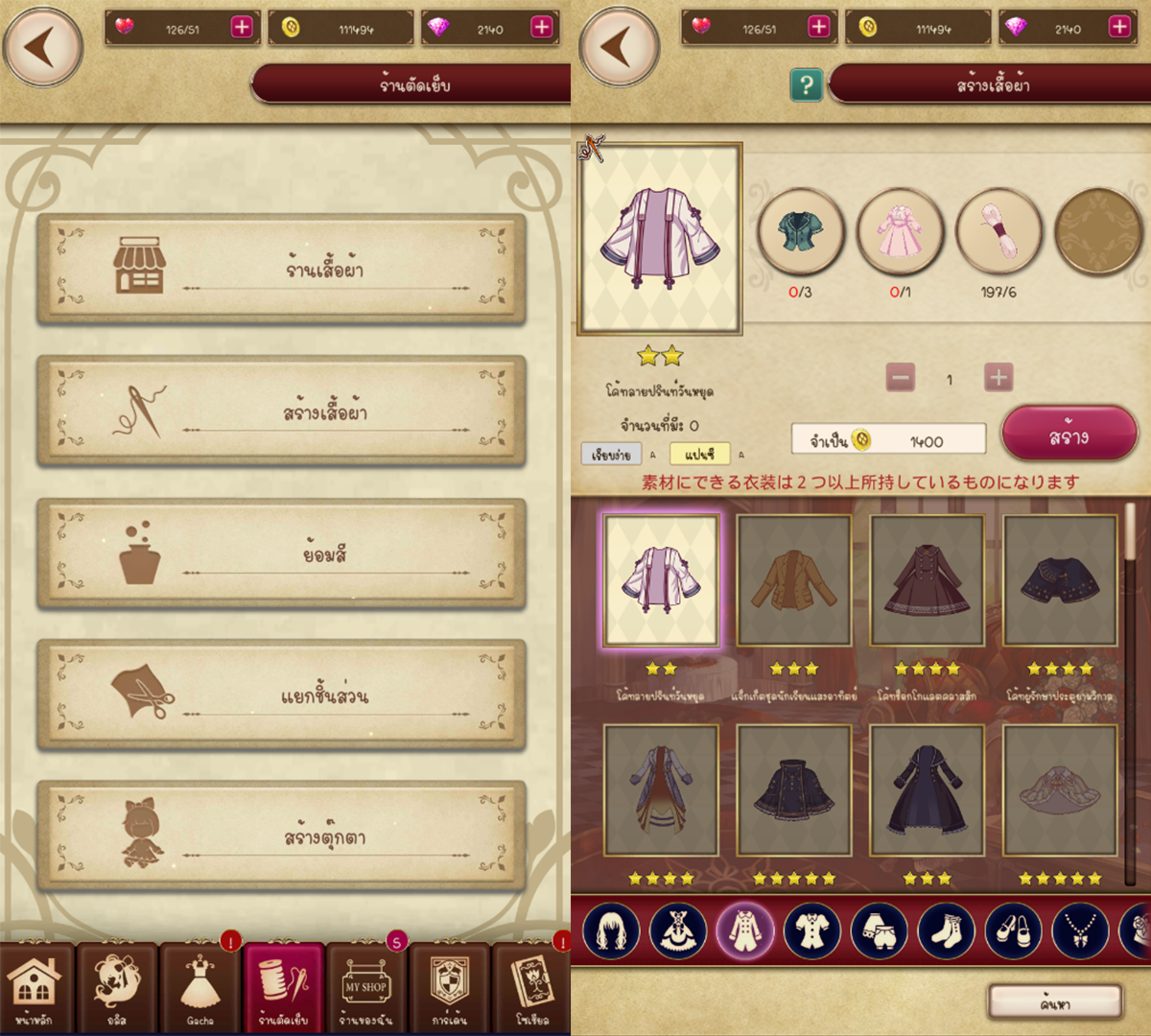Decrease the craft quantity with minus button
Screen dimensions: 1151x1036
click(x=900, y=378)
